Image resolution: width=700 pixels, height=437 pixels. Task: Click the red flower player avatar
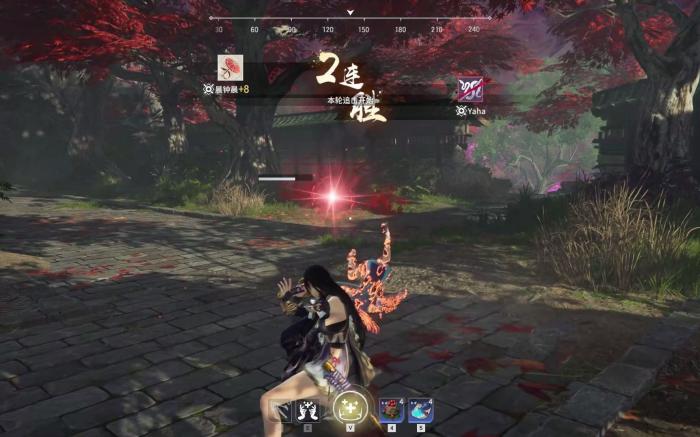coord(231,68)
